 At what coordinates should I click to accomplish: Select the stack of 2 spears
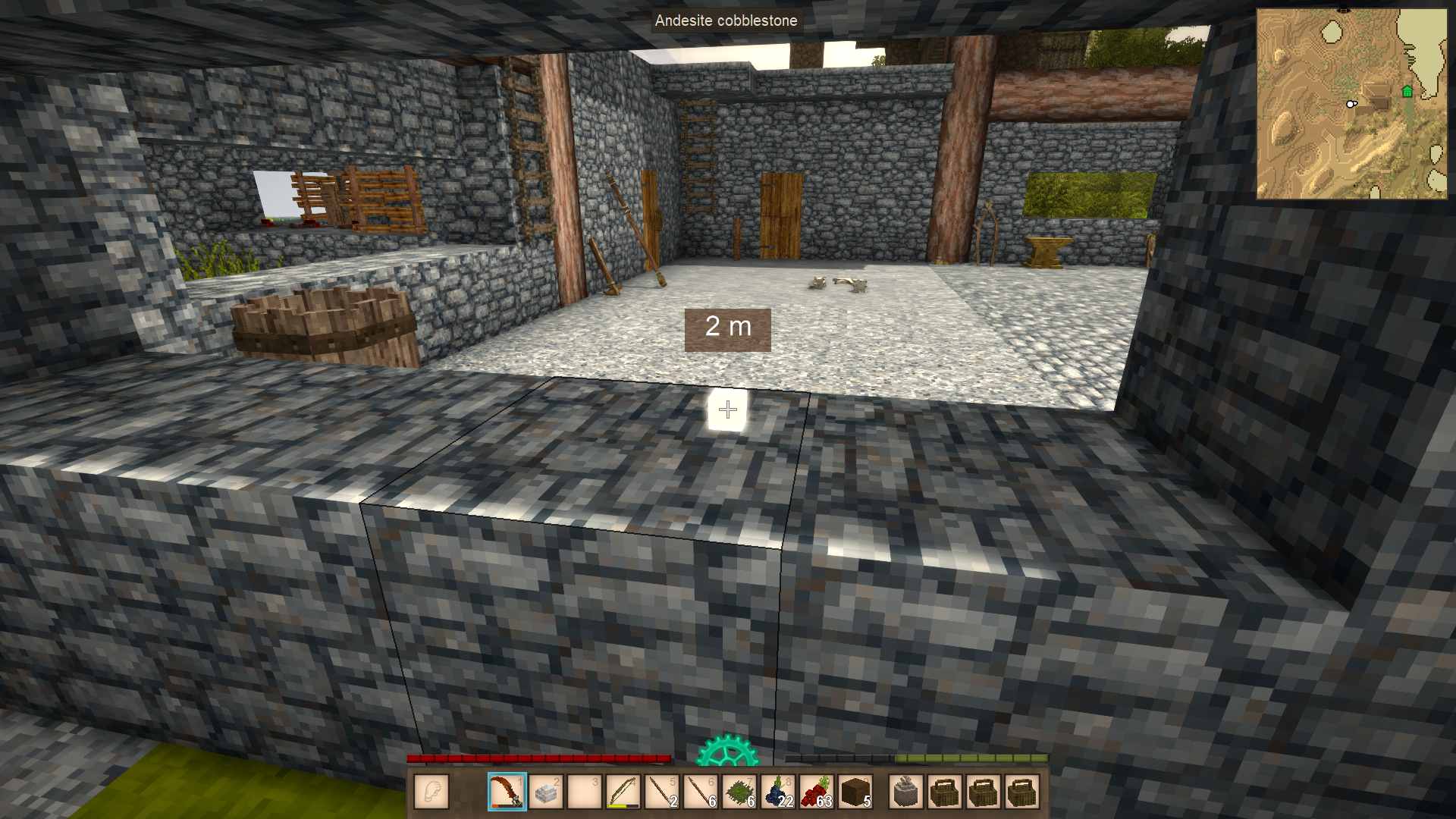[661, 792]
